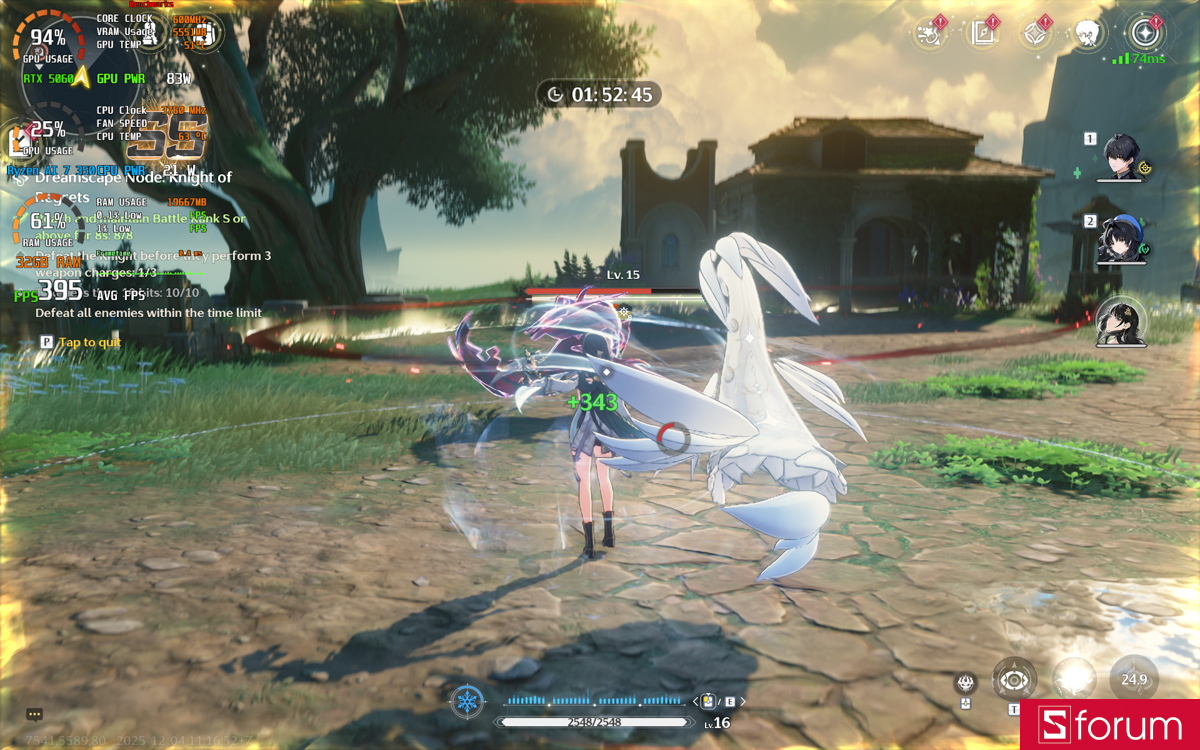This screenshot has height=750, width=1200.
Task: Trigger the glowing resonance skill button
Action: click(x=1075, y=679)
